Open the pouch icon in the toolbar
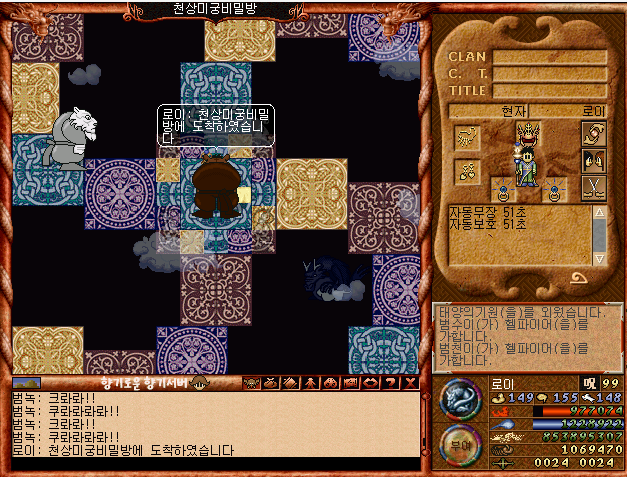627x477 pixels. [x=270, y=383]
